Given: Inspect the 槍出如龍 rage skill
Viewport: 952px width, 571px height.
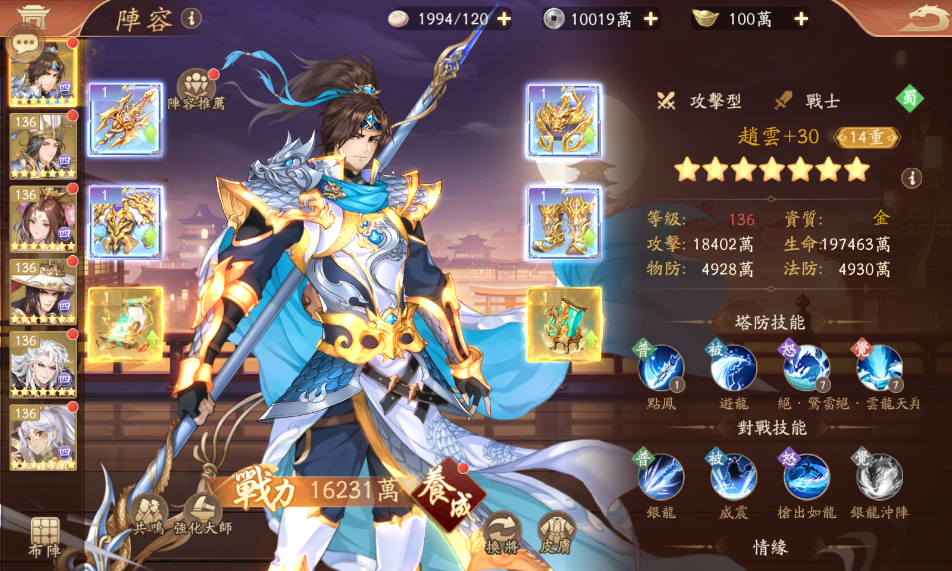Looking at the screenshot, I should coord(806,477).
